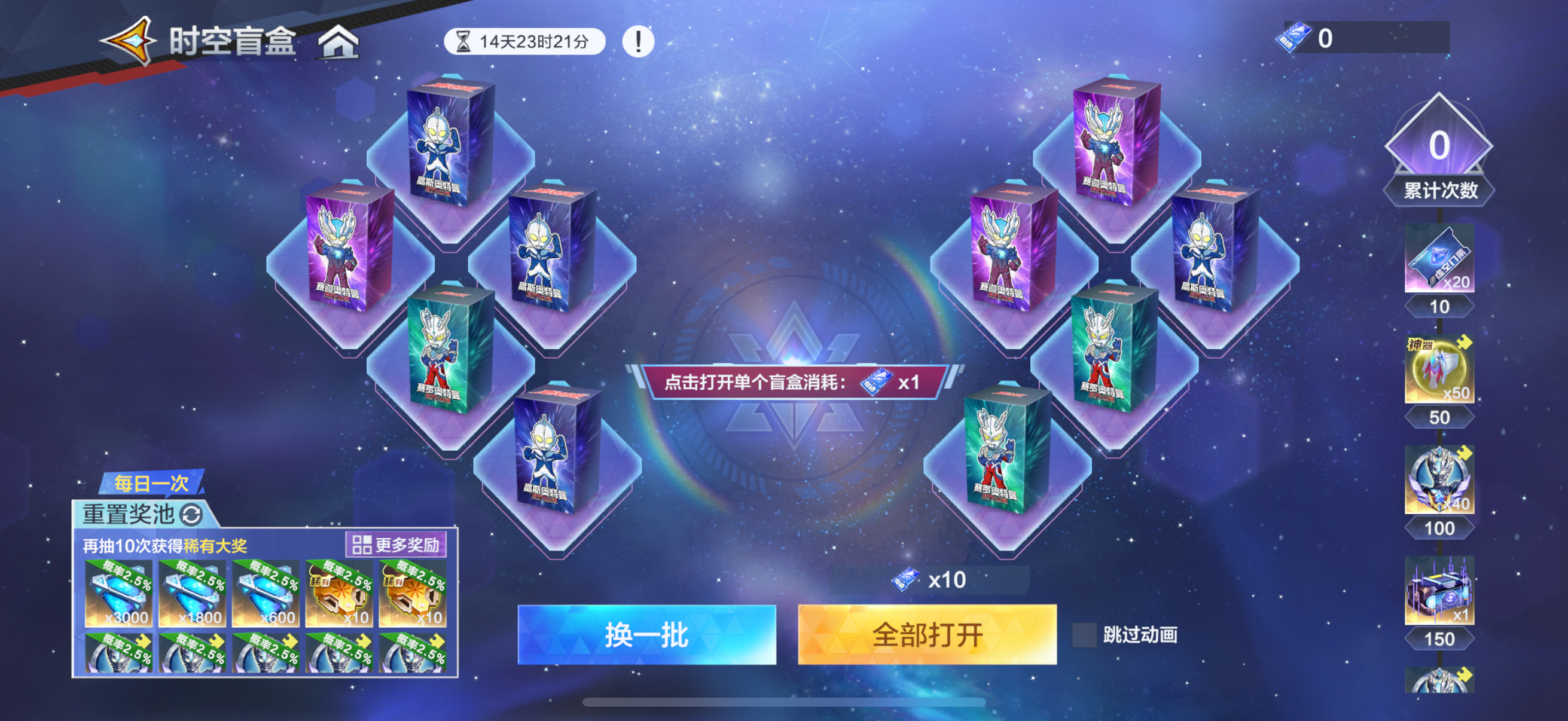Open all boxes with 全部打开
The image size is (1568, 721).
[x=926, y=634]
